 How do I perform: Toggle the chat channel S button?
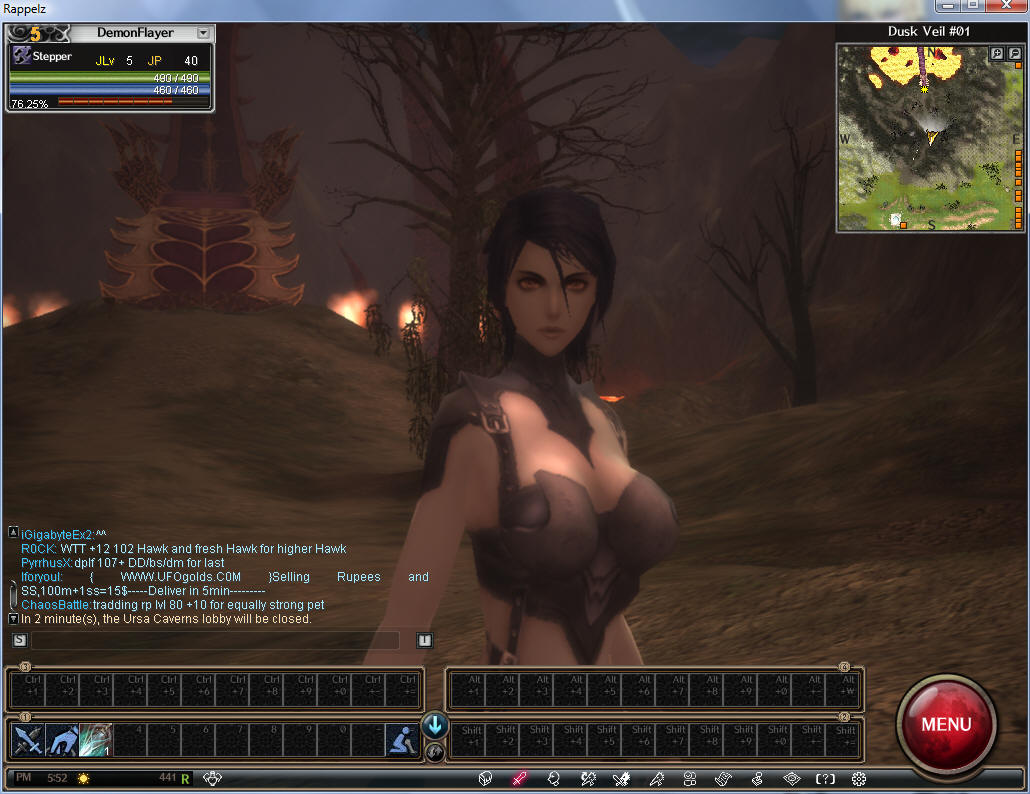tap(19, 640)
